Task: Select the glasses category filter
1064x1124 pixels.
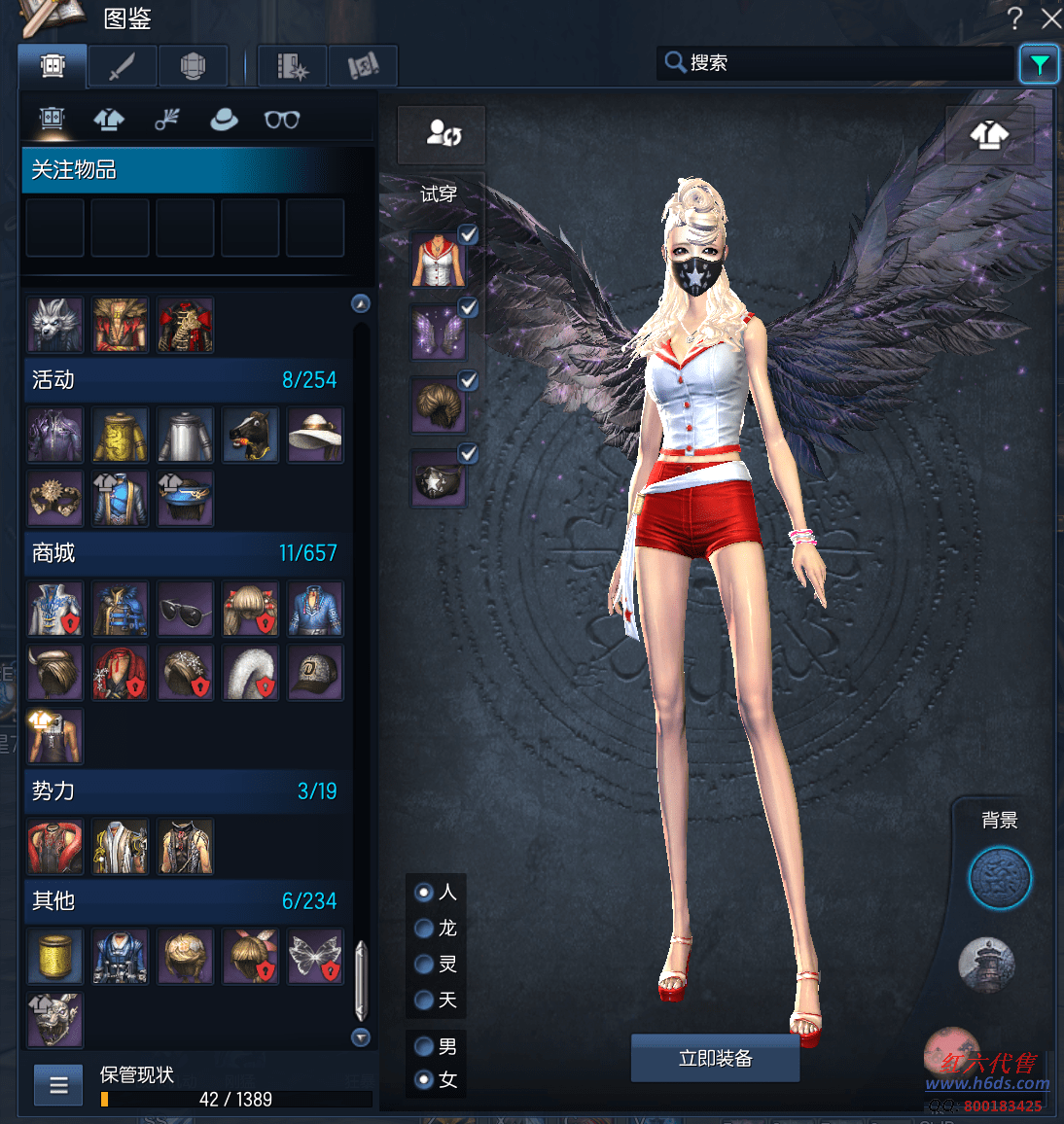Action: tap(282, 120)
